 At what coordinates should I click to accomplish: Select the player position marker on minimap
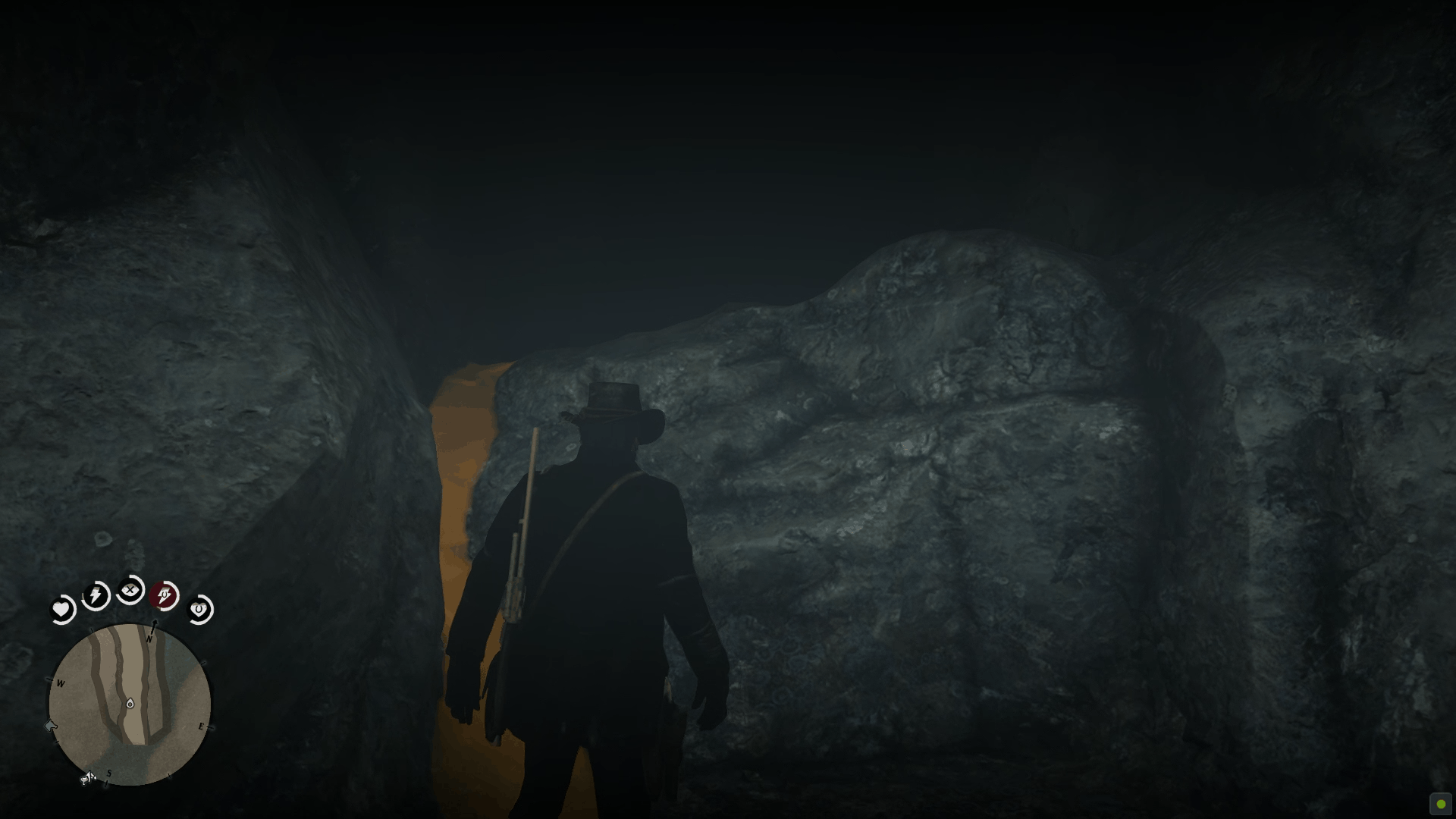point(130,704)
